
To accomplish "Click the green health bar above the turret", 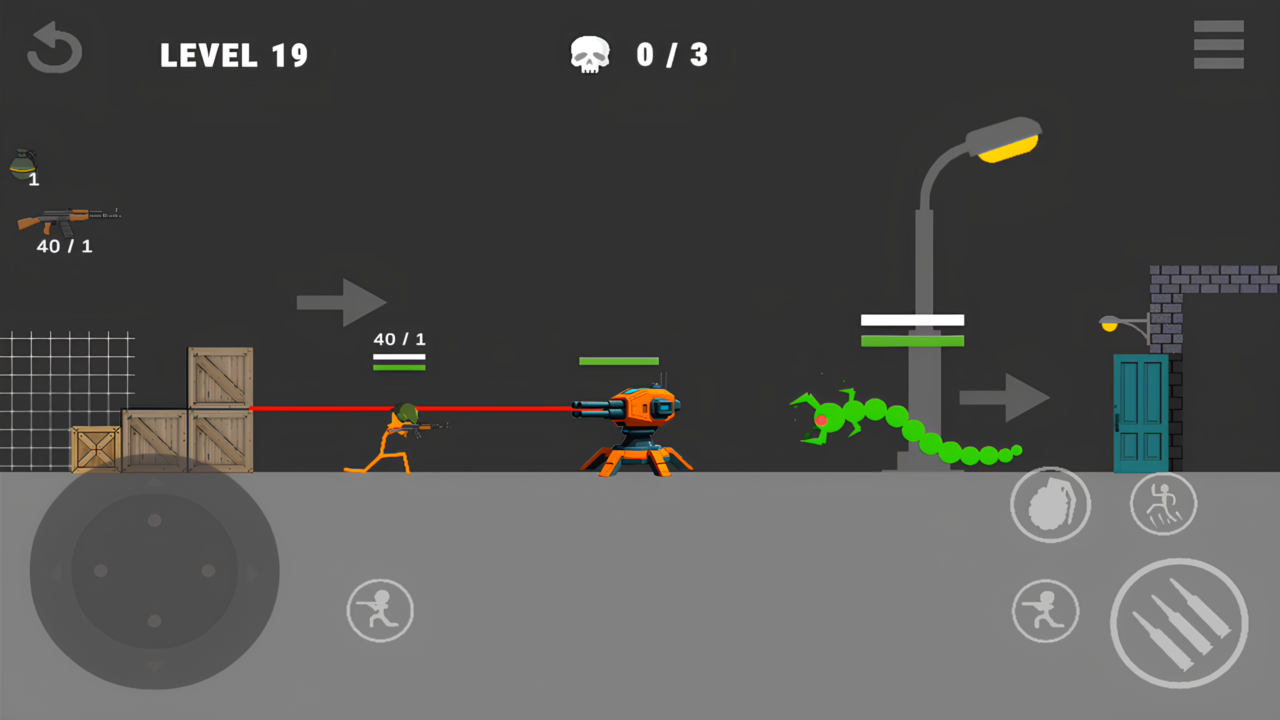I will [618, 359].
